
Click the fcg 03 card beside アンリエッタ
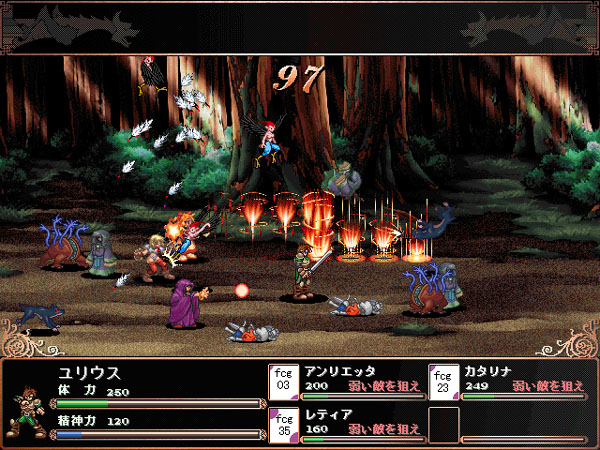[x=283, y=380]
